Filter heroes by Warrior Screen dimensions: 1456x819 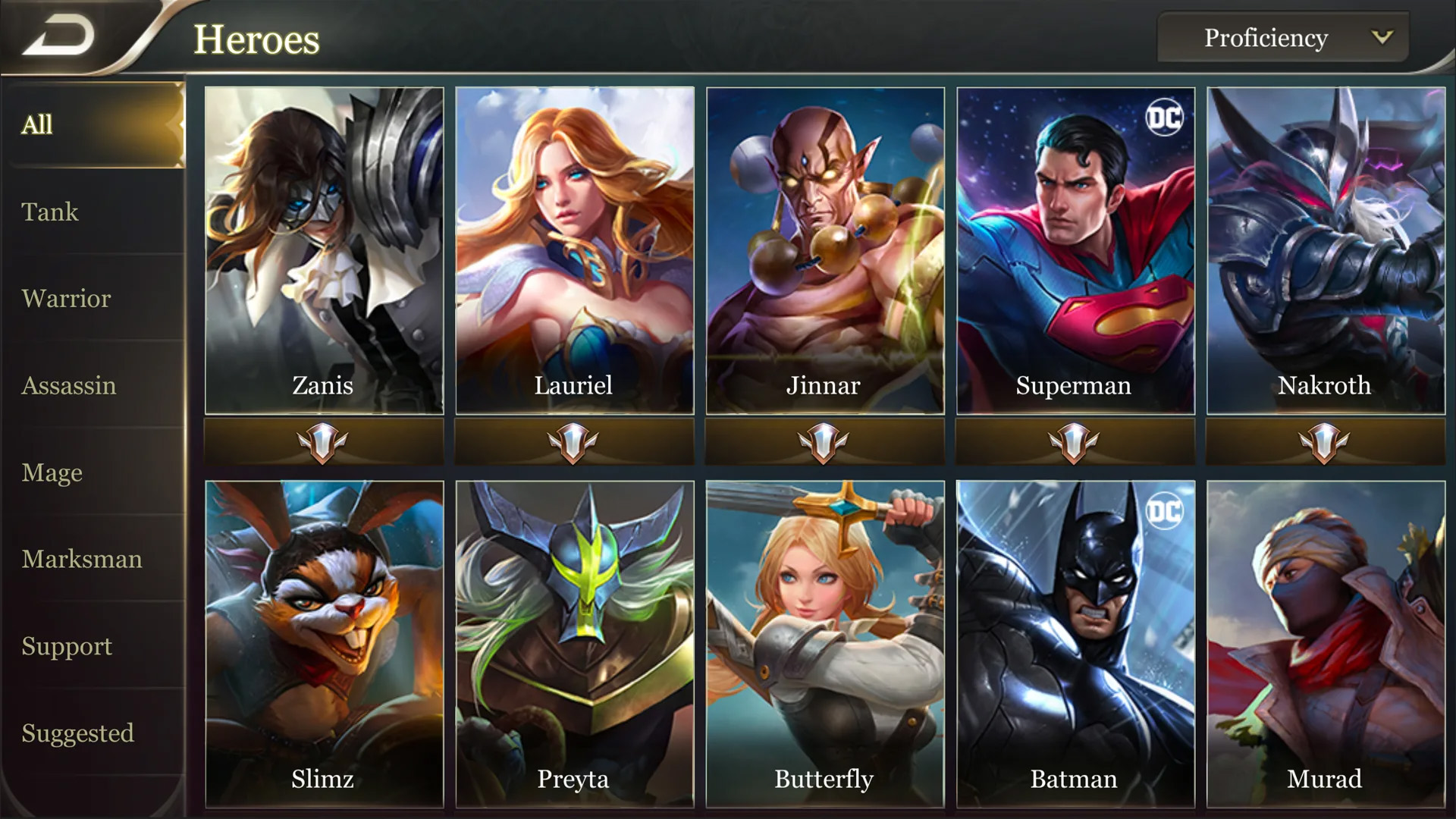click(x=66, y=299)
